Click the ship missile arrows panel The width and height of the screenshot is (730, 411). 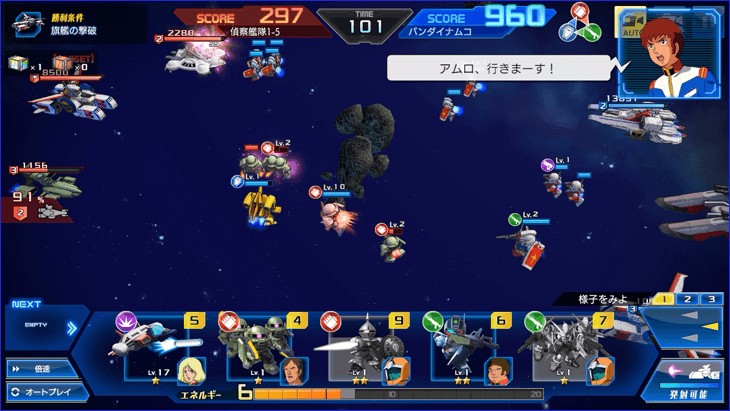[682, 326]
